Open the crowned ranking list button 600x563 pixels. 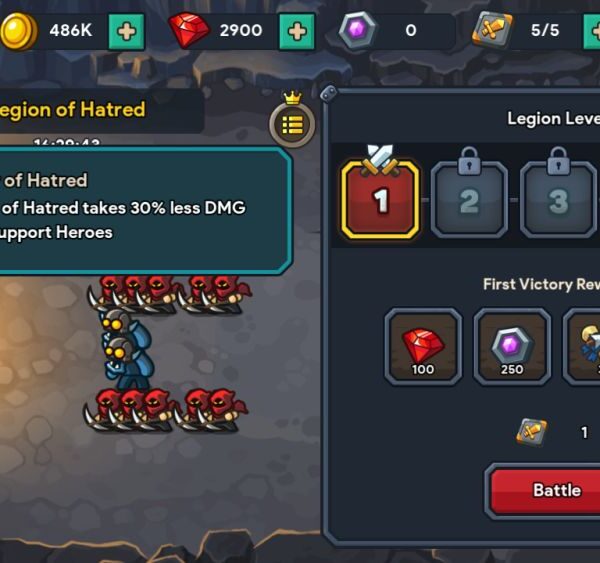point(292,123)
